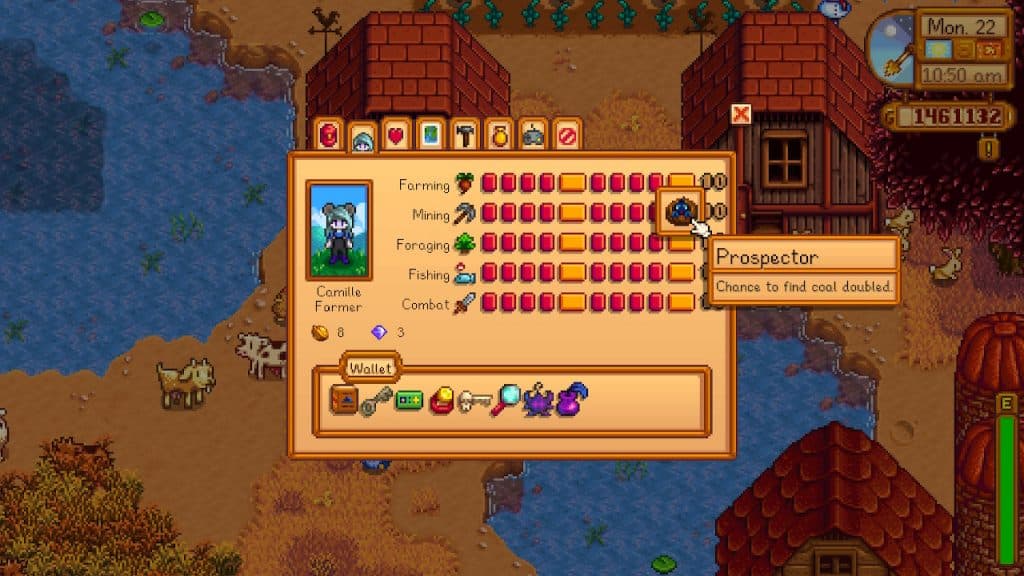Switch to the map tab
Screen dimensions: 1024x576
(429, 135)
